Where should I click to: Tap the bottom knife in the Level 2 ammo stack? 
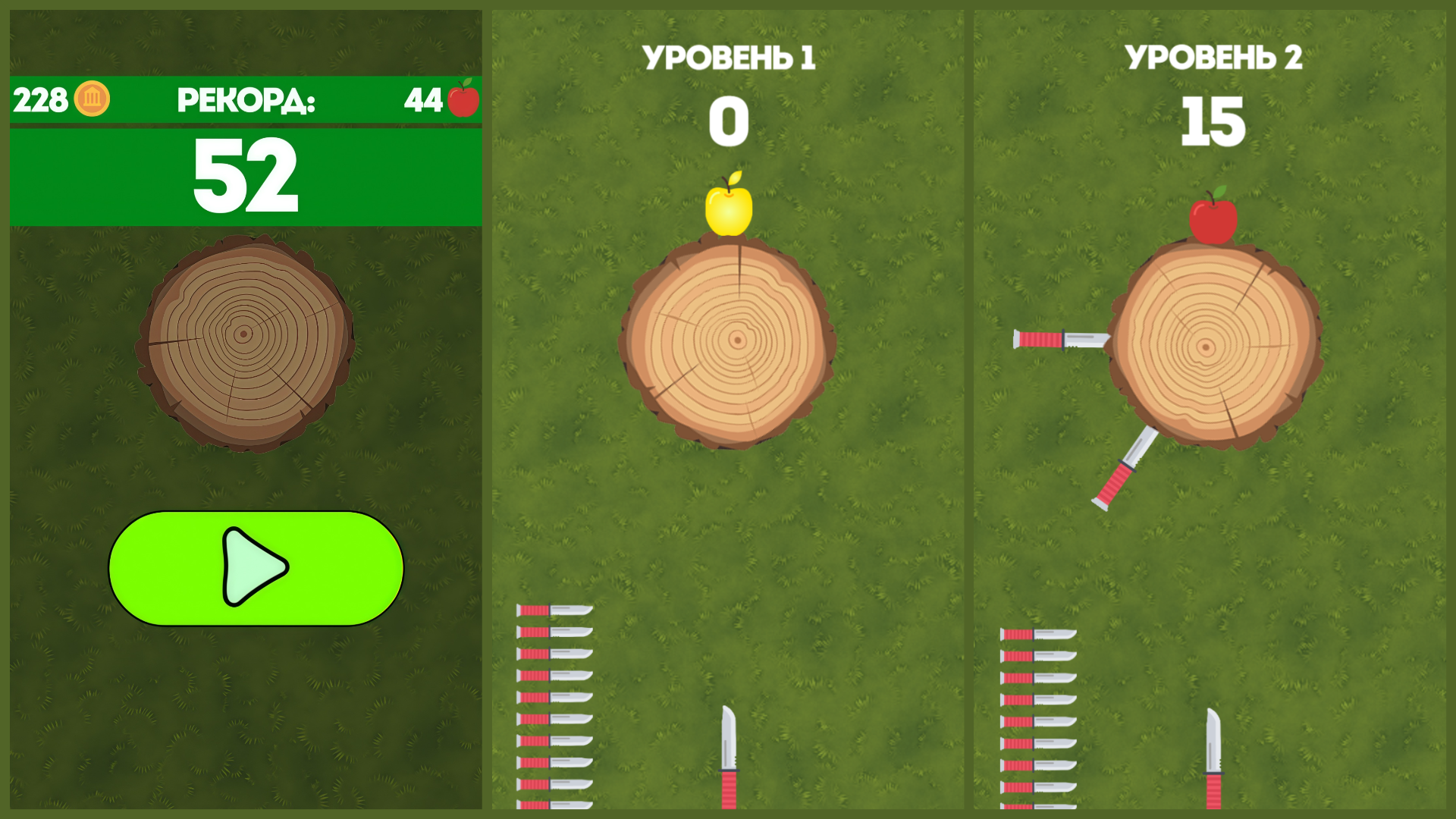1039,805
